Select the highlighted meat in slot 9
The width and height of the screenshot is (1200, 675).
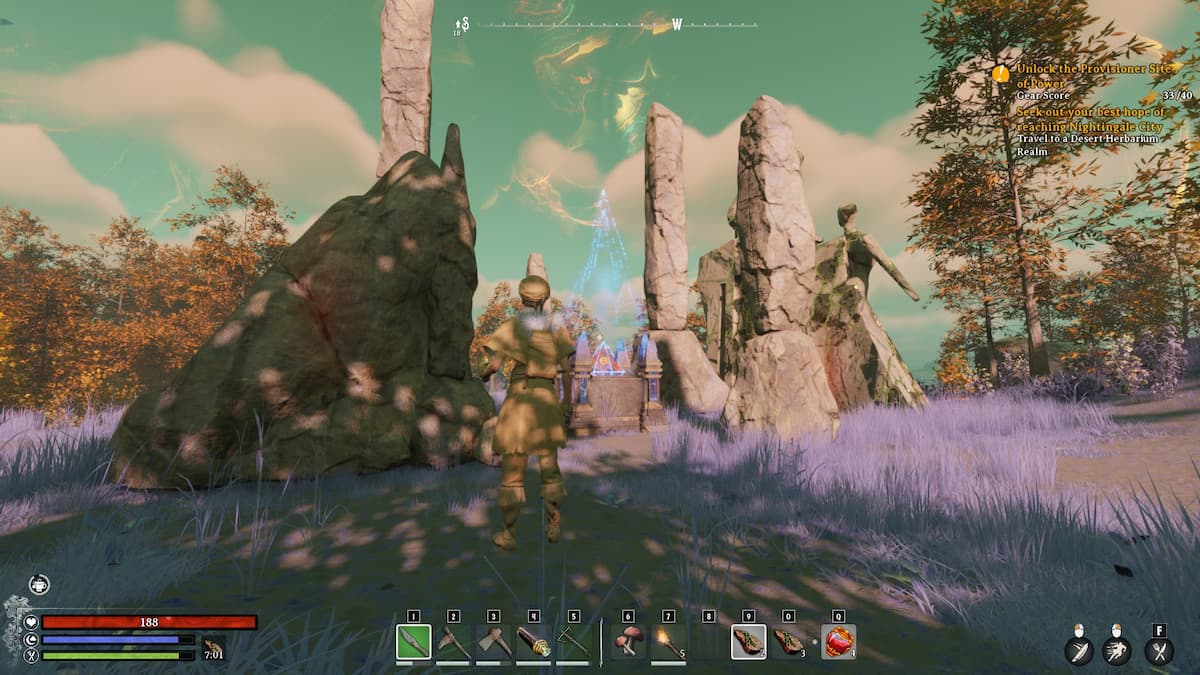748,642
